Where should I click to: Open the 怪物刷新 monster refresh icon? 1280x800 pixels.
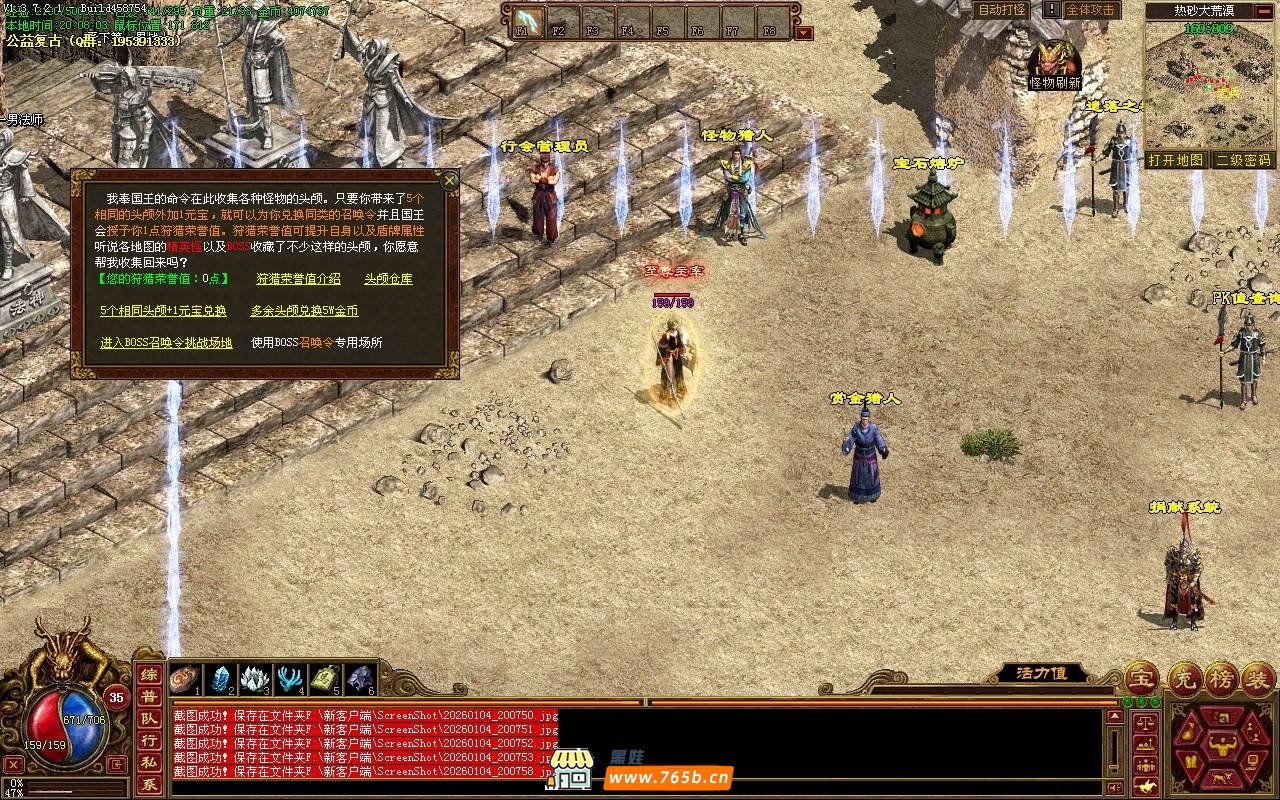click(1055, 64)
